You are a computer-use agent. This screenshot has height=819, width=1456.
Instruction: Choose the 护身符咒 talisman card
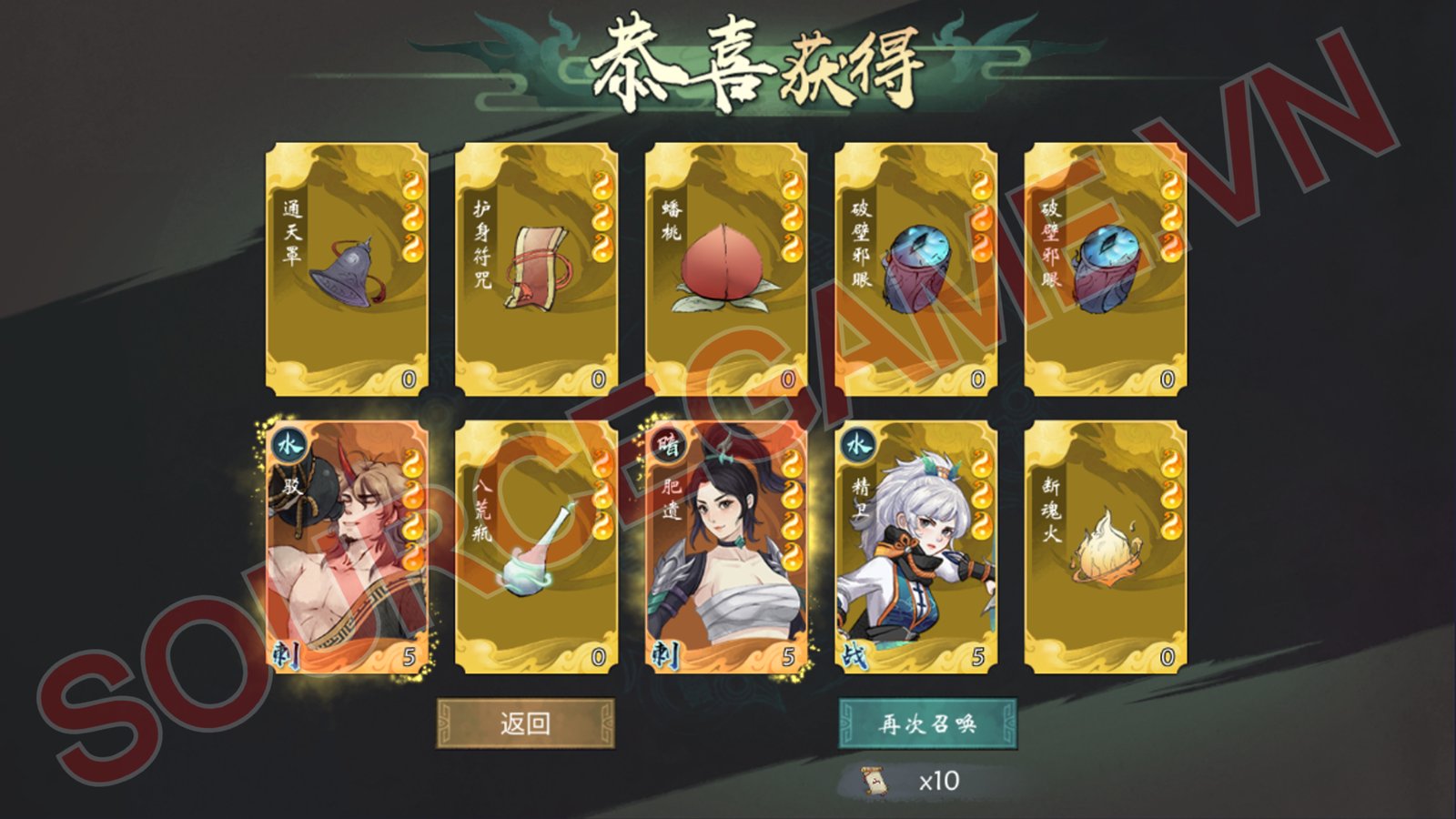(536, 268)
